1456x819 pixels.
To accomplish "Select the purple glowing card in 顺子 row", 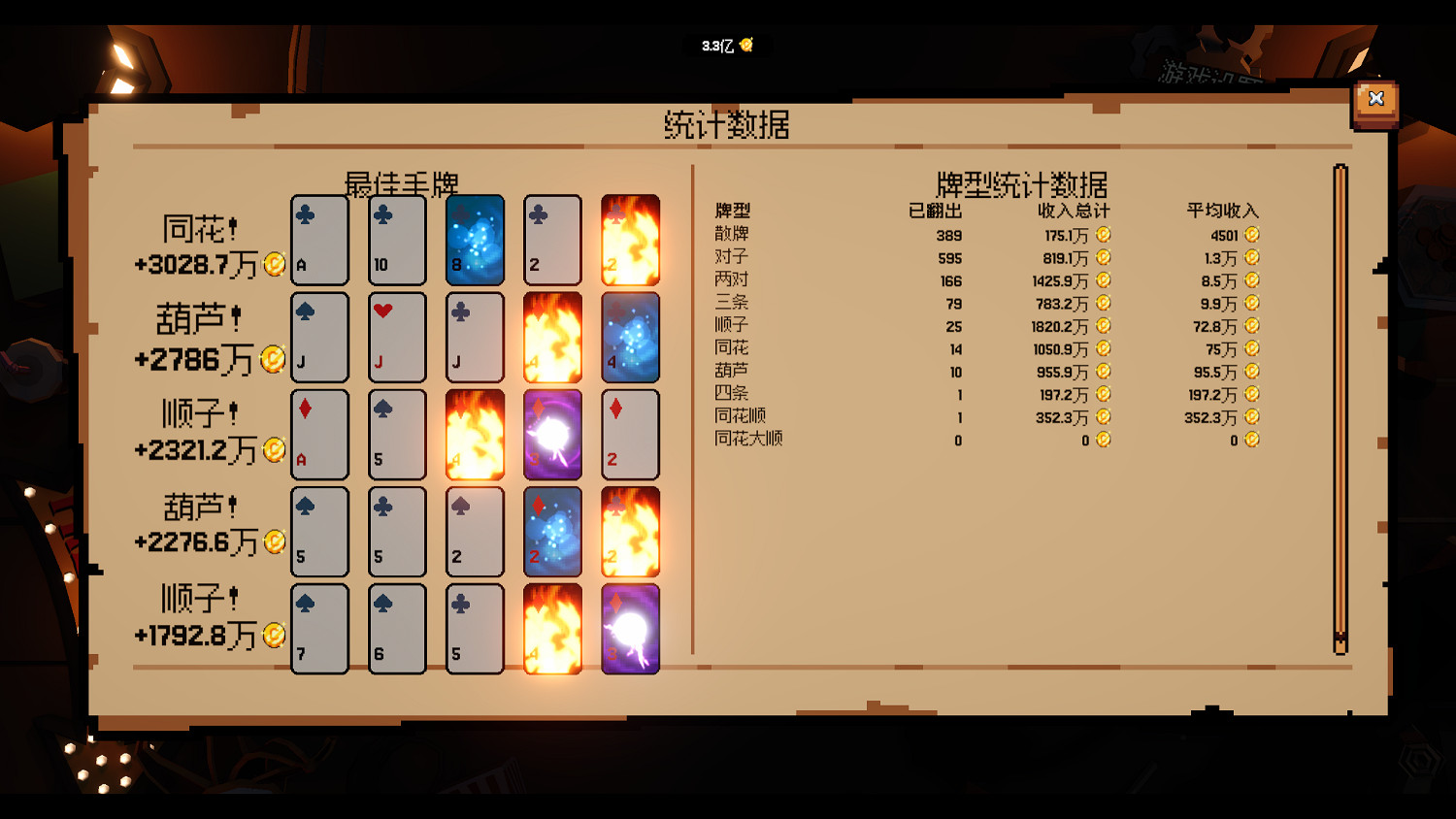I will pyautogui.click(x=552, y=435).
